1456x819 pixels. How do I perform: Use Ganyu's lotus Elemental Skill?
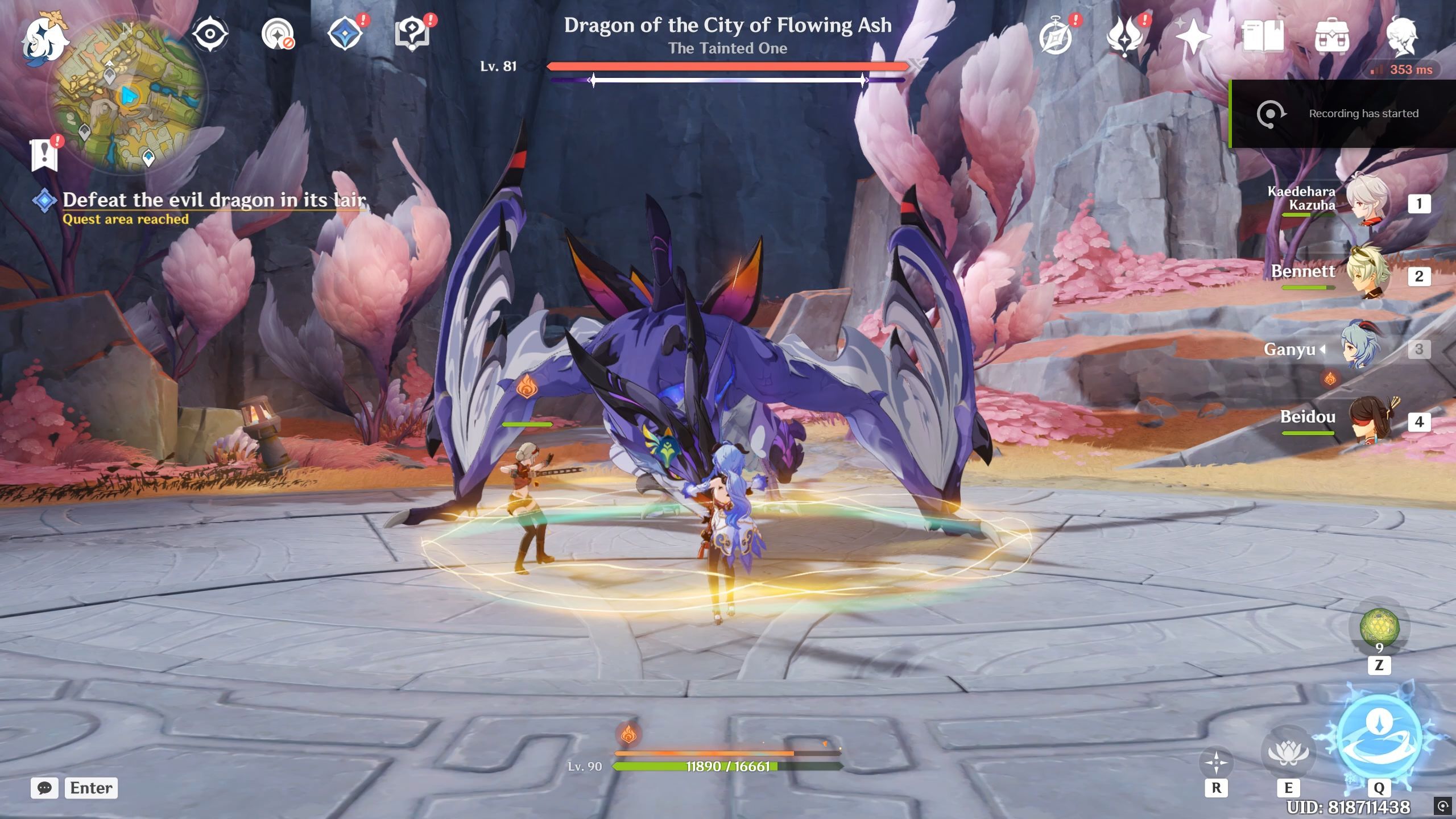[1288, 752]
